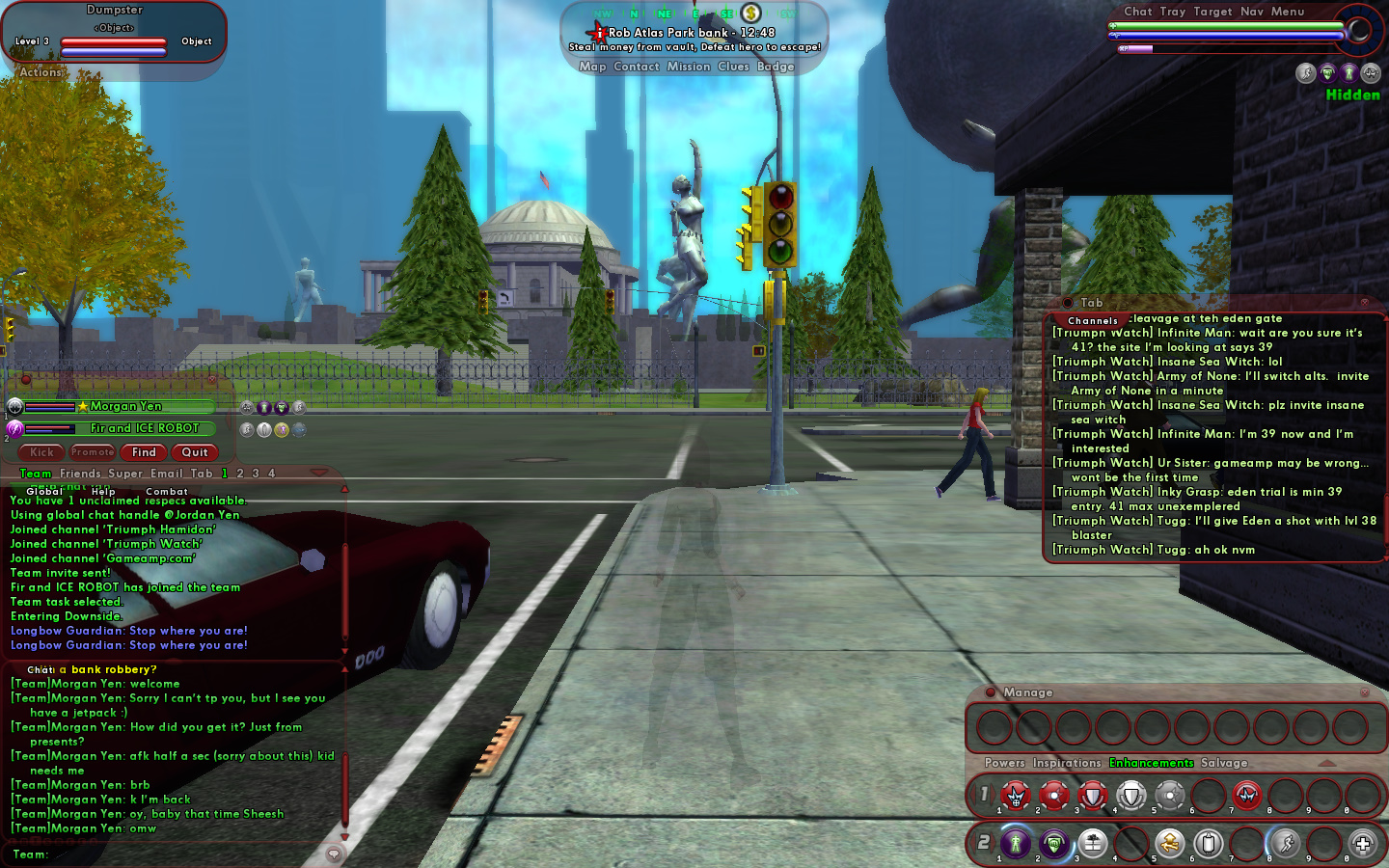
Task: Switch chat to the Combat tab
Action: click(166, 492)
